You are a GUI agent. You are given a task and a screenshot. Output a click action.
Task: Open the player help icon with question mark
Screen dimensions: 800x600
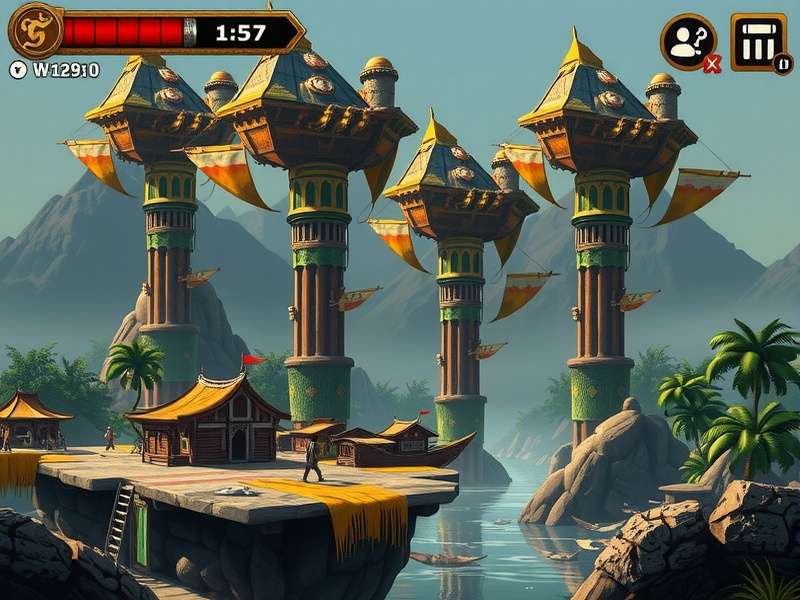click(x=688, y=41)
